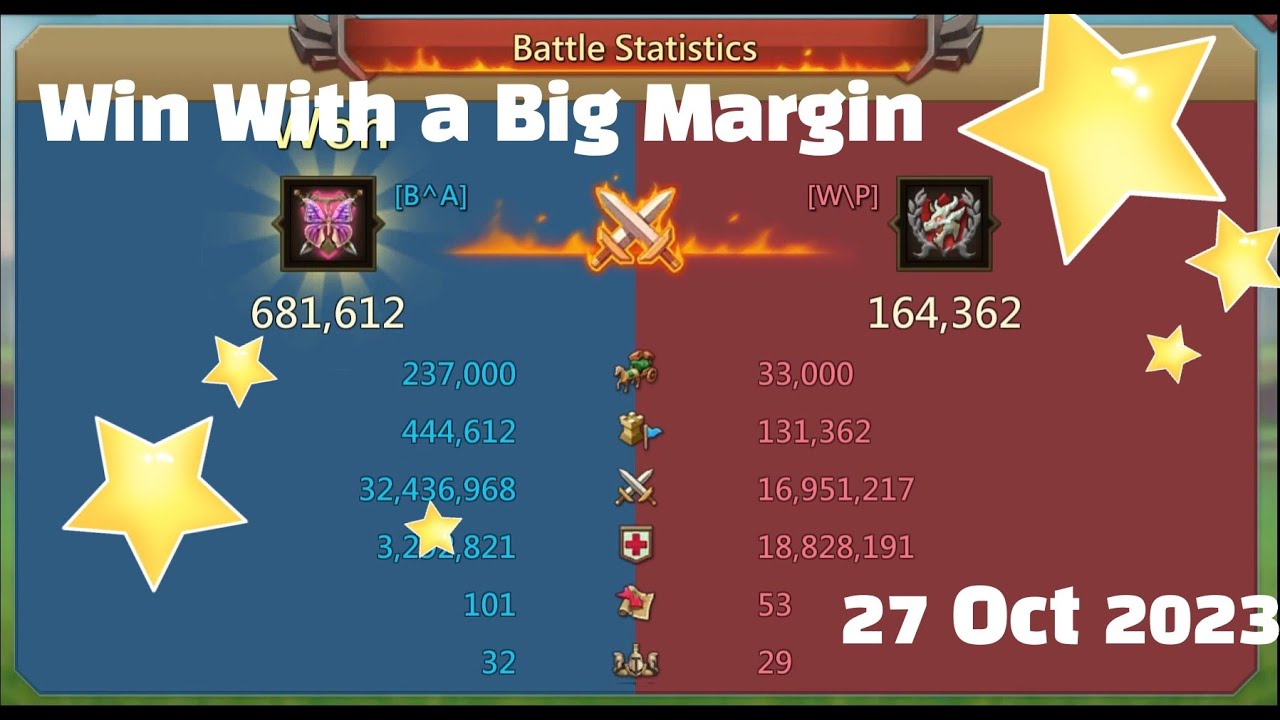Click the 32,436,968 kills statistic
1280x720 pixels.
pos(437,489)
